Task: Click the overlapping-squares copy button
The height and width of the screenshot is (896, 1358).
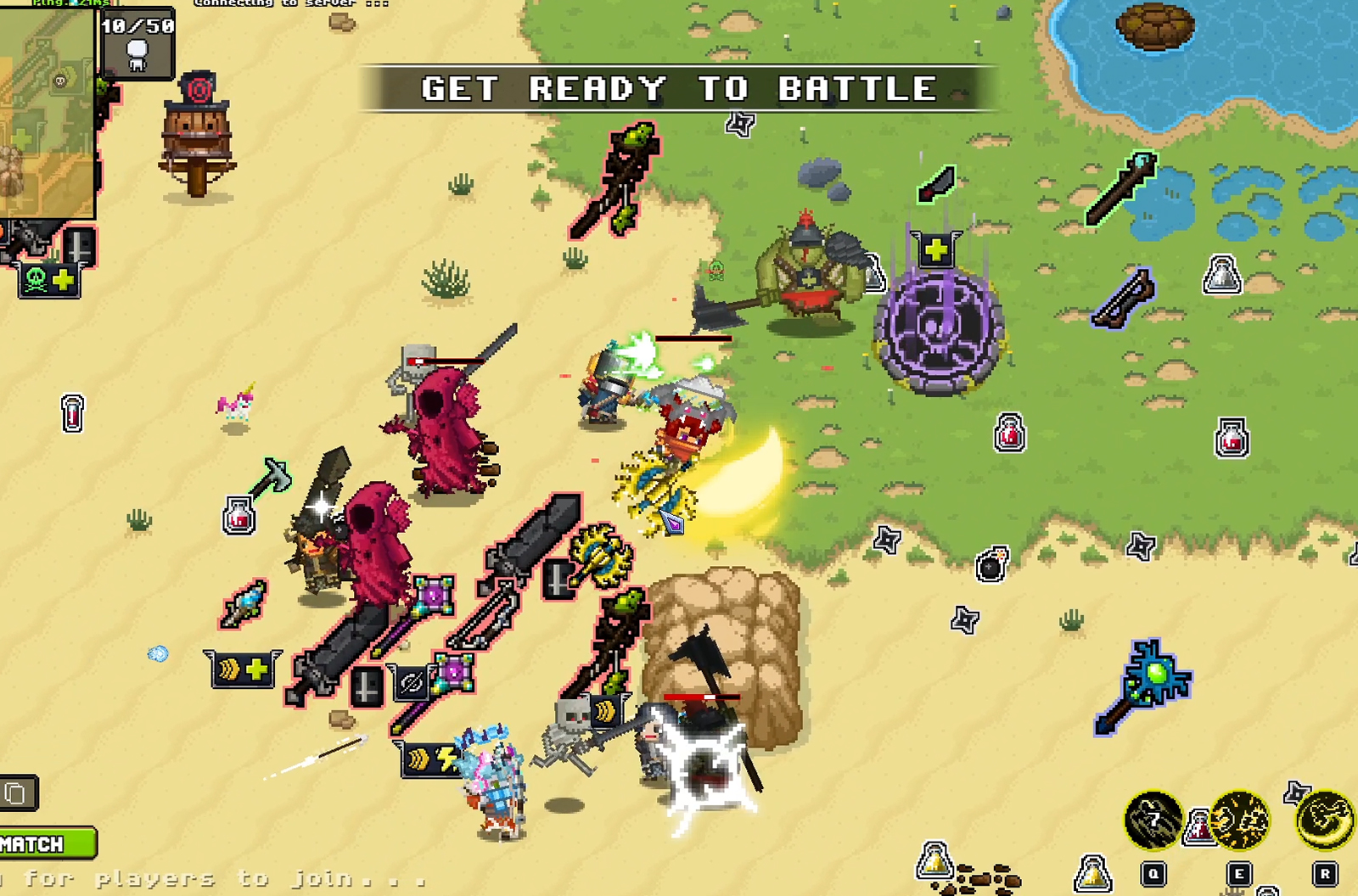Action: (x=17, y=793)
